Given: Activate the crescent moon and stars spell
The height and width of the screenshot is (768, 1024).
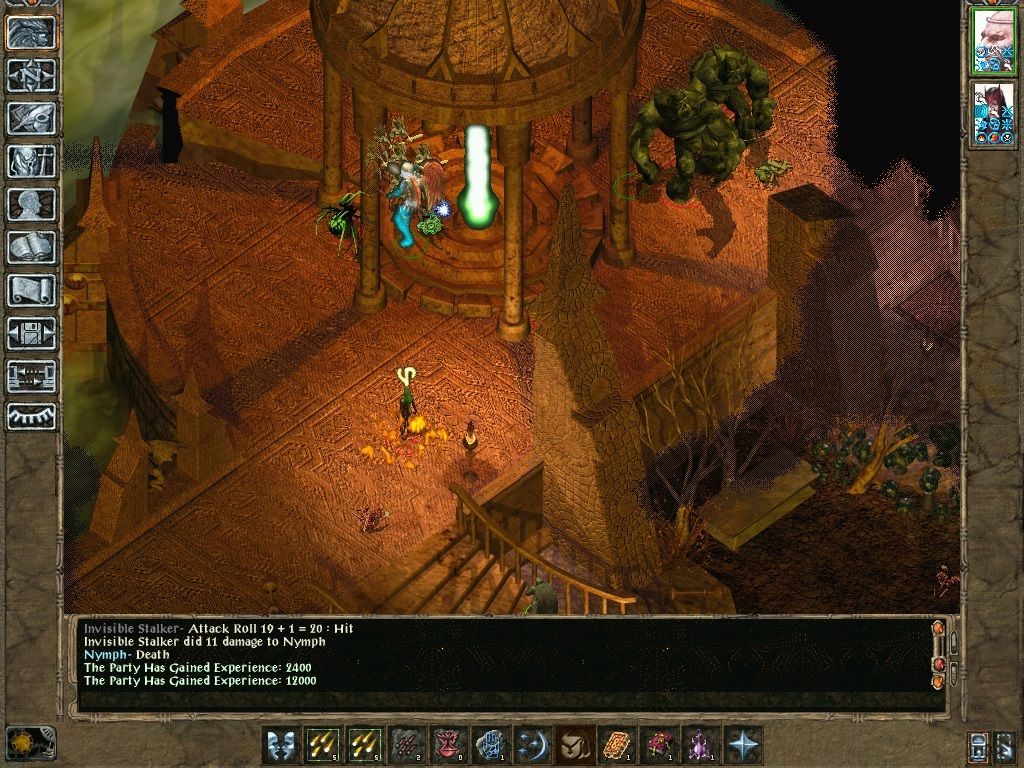Looking at the screenshot, I should click(533, 745).
